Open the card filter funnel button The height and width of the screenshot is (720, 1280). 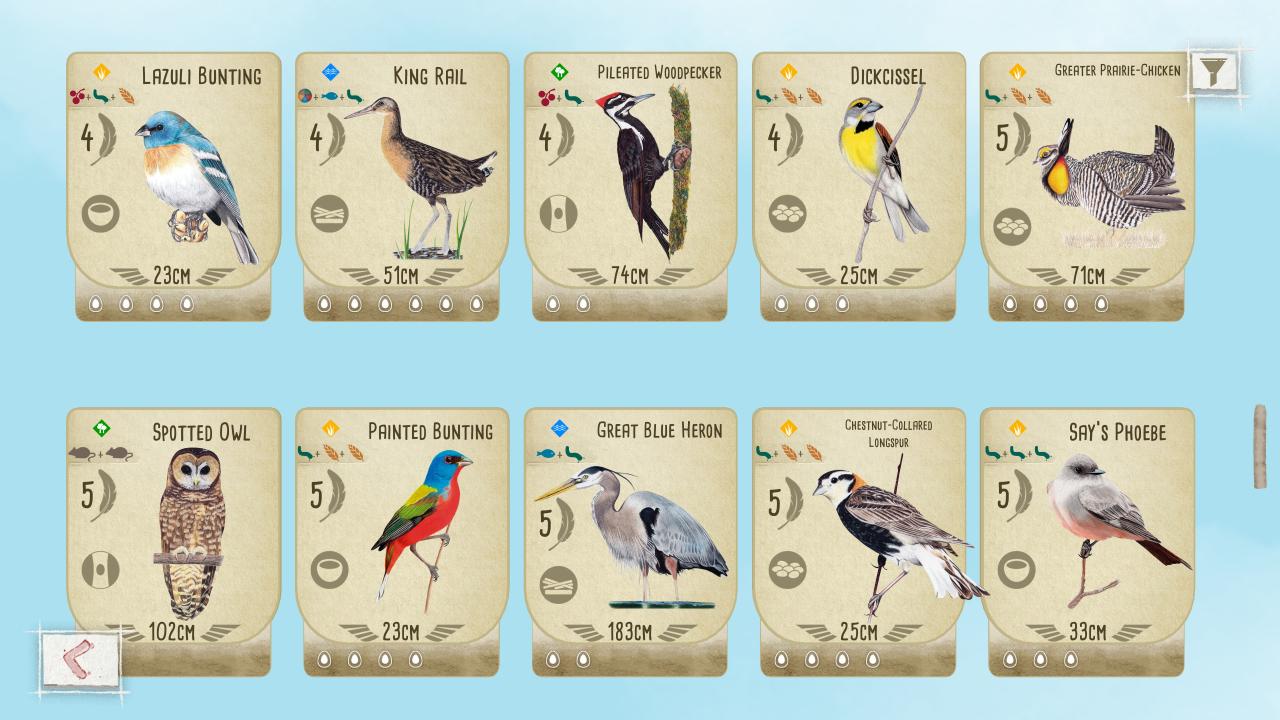click(x=1214, y=71)
